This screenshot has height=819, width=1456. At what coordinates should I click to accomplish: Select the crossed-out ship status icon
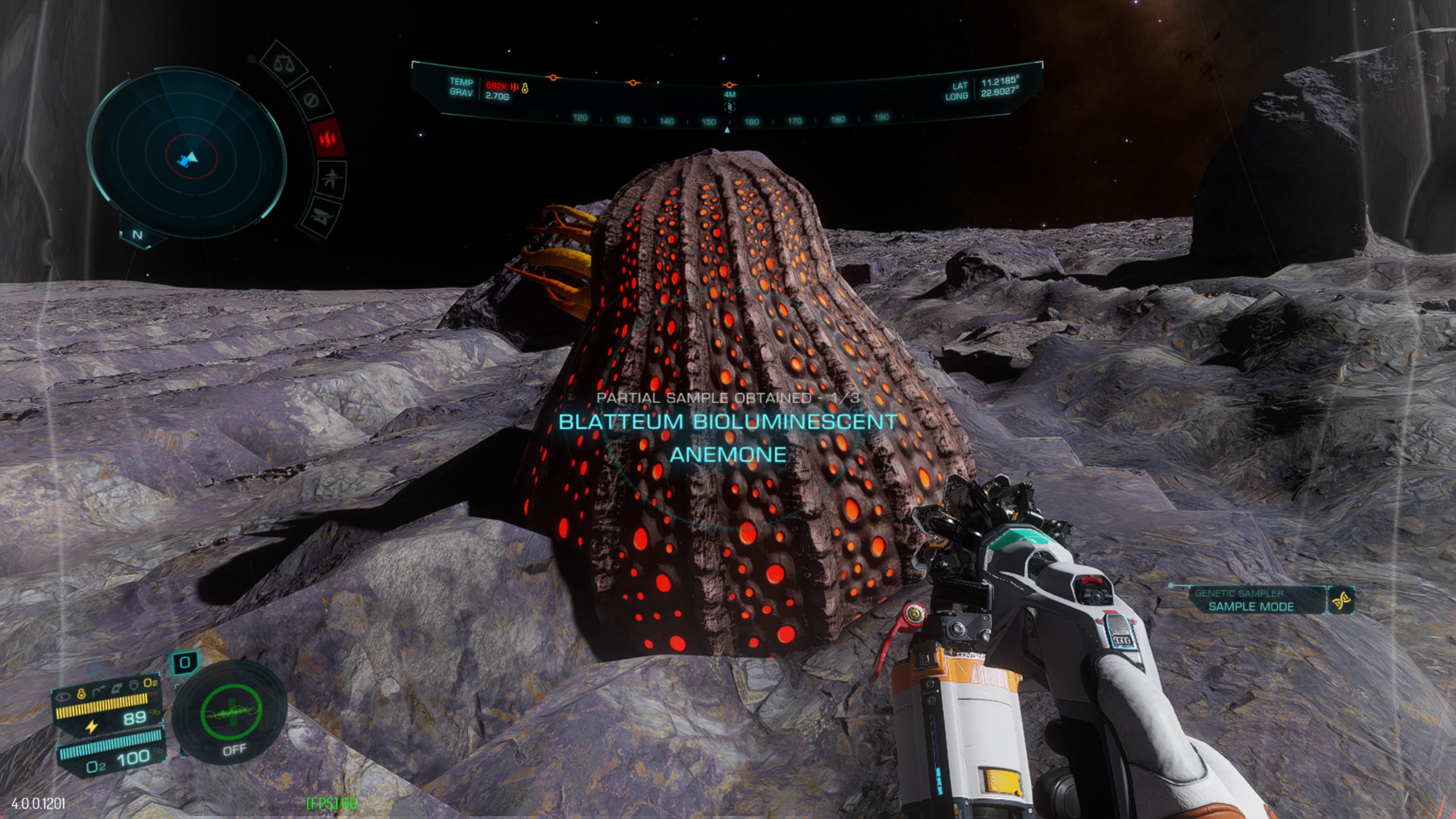click(322, 217)
